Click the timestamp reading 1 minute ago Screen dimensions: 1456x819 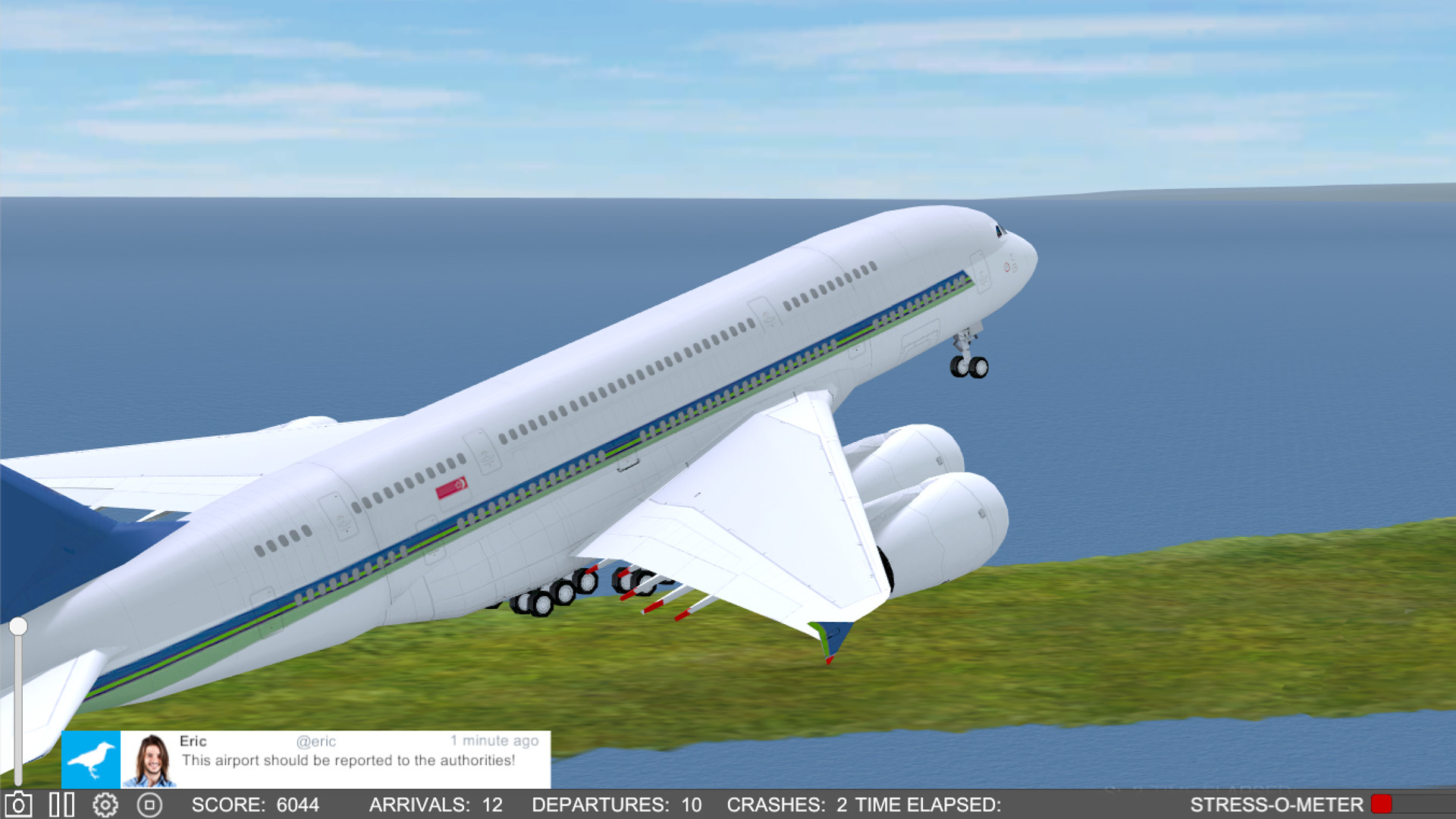tap(494, 741)
